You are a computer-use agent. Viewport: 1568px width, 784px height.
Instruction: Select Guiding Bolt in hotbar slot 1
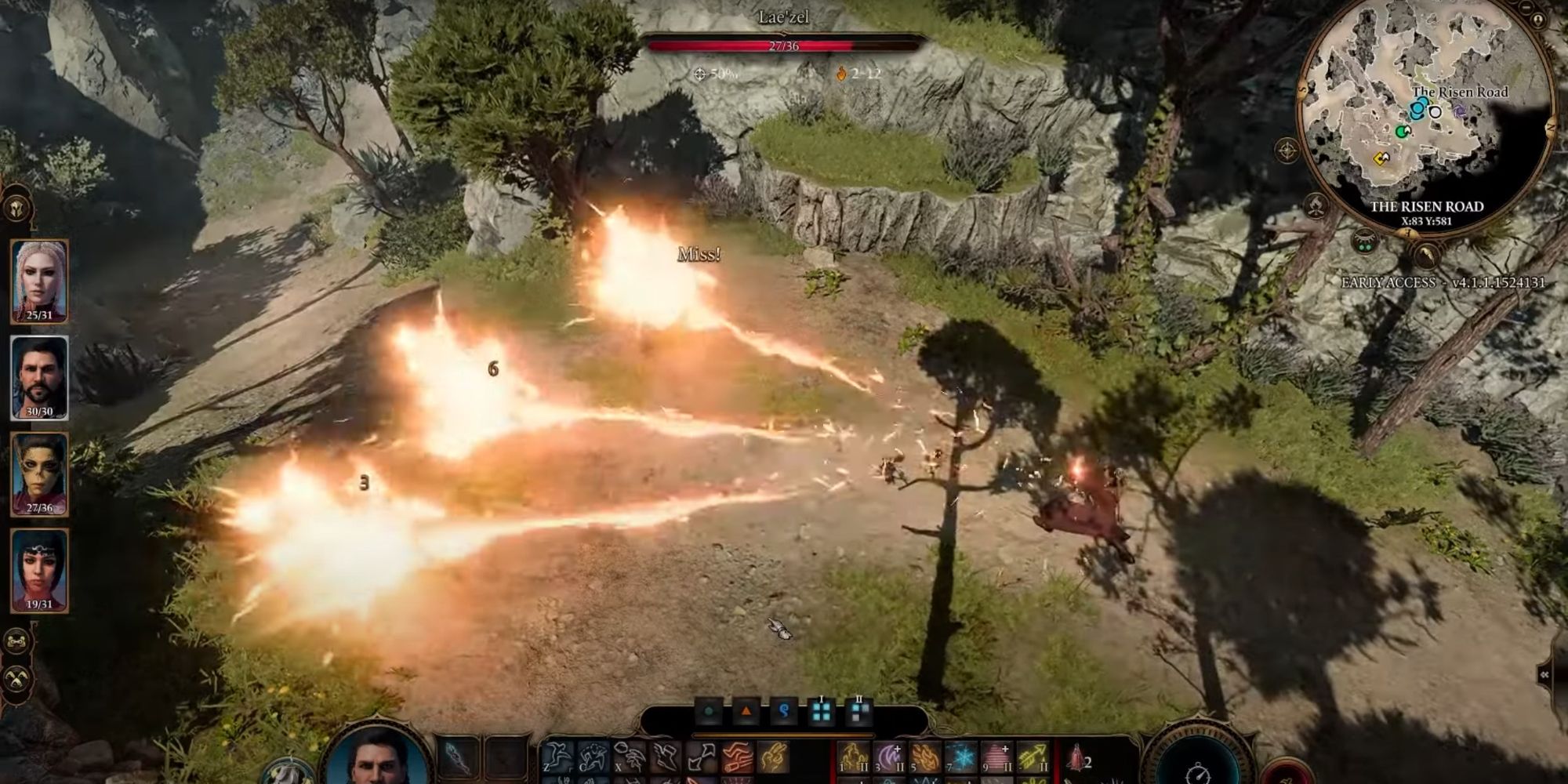coord(853,757)
